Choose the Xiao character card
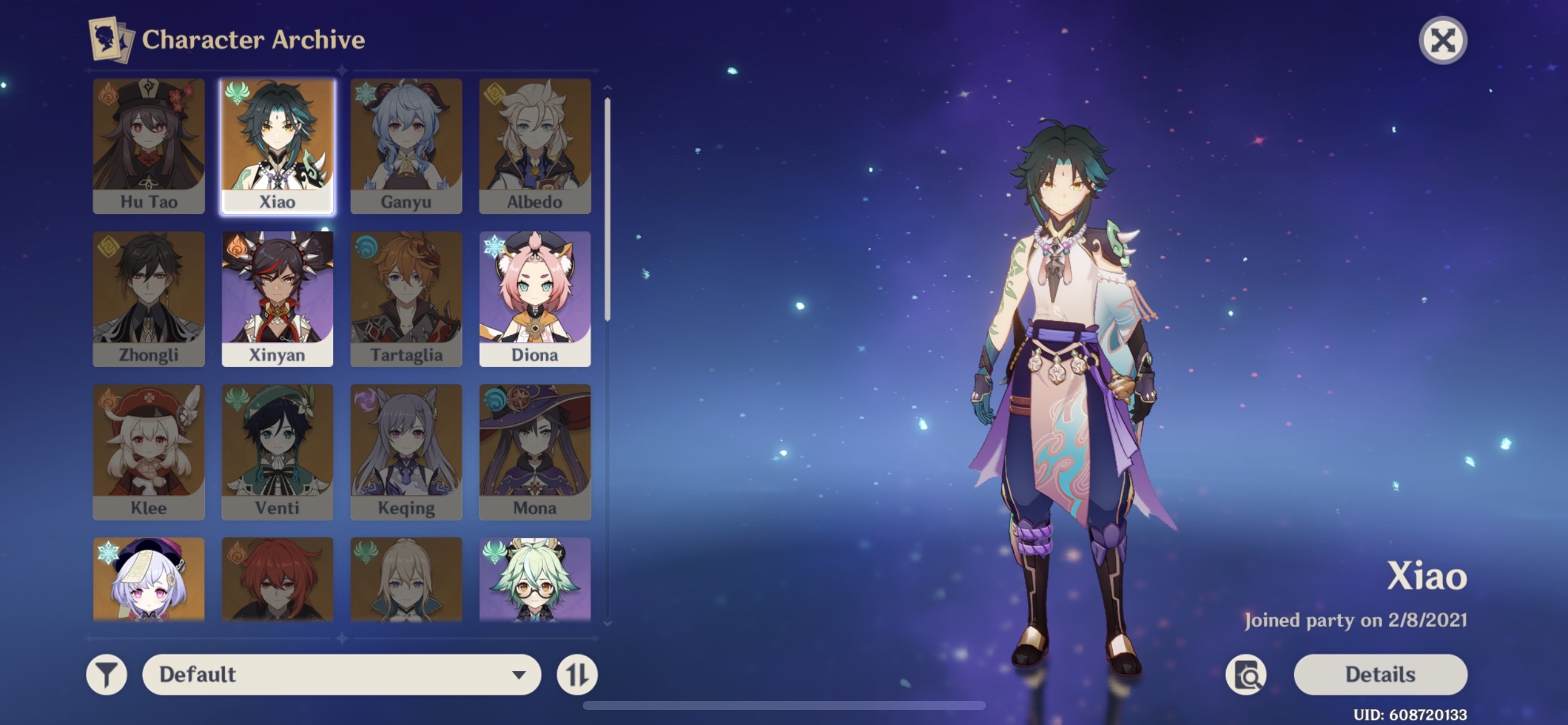This screenshot has width=1568, height=725. (277, 146)
